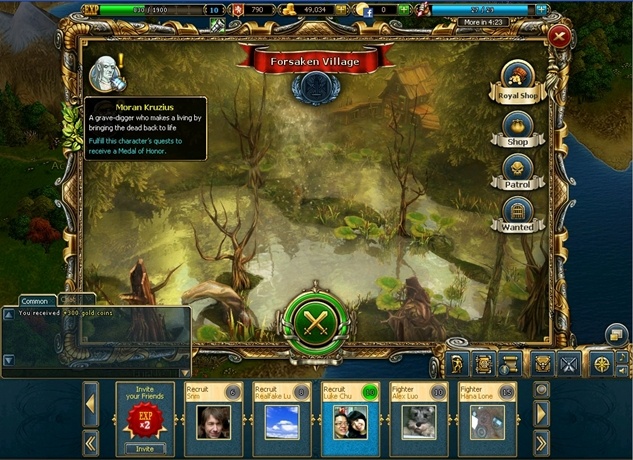Screen dimensions: 633x460
Task: Open the Wanted board
Action: click(517, 215)
